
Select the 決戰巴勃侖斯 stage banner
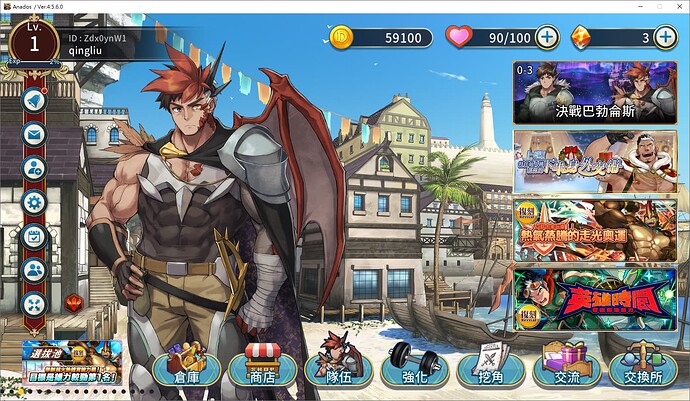(x=595, y=92)
